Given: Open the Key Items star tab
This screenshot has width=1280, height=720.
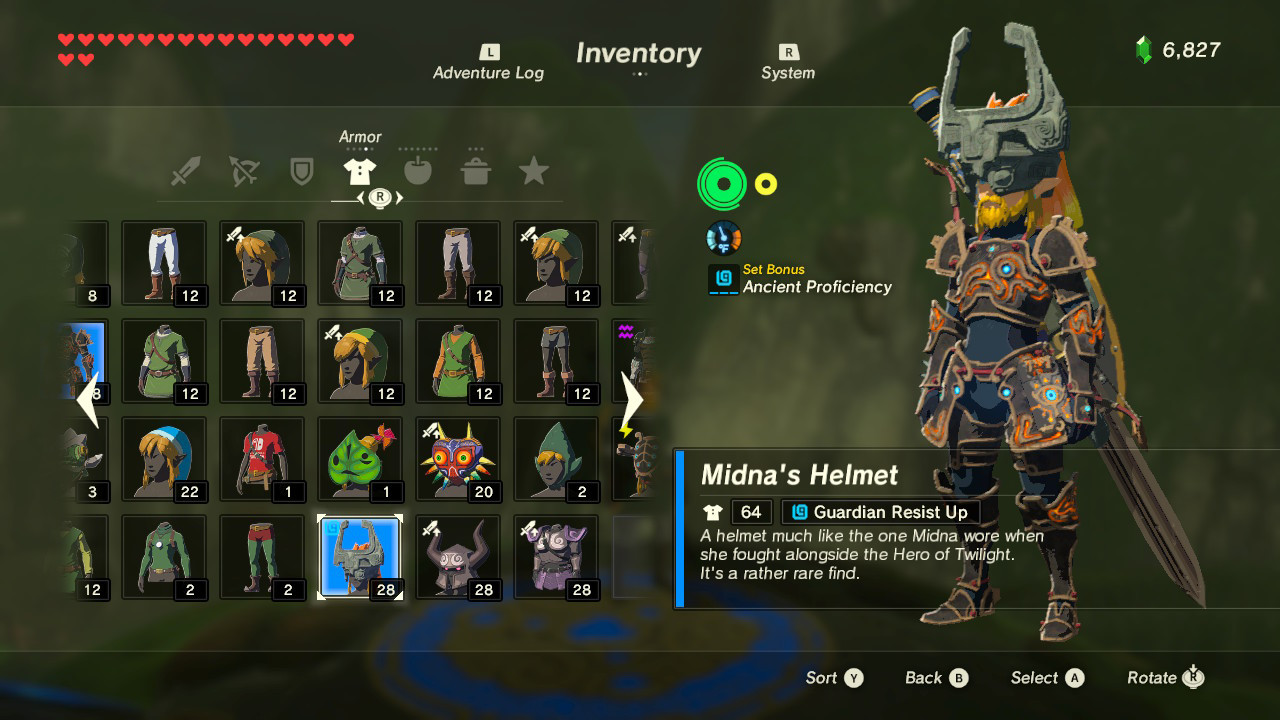Looking at the screenshot, I should pyautogui.click(x=534, y=170).
